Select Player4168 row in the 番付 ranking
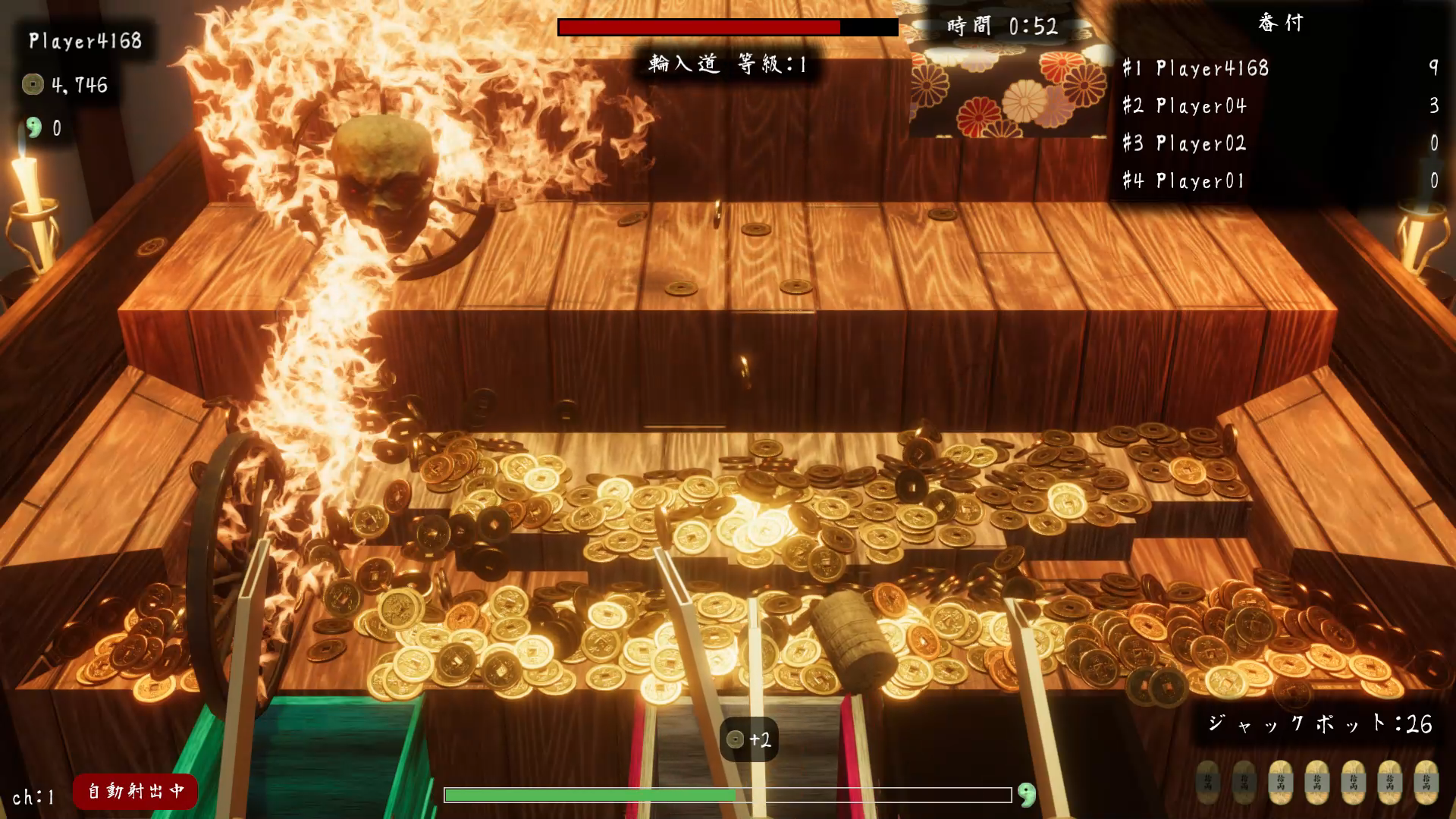This screenshot has height=819, width=1456. 1279,68
